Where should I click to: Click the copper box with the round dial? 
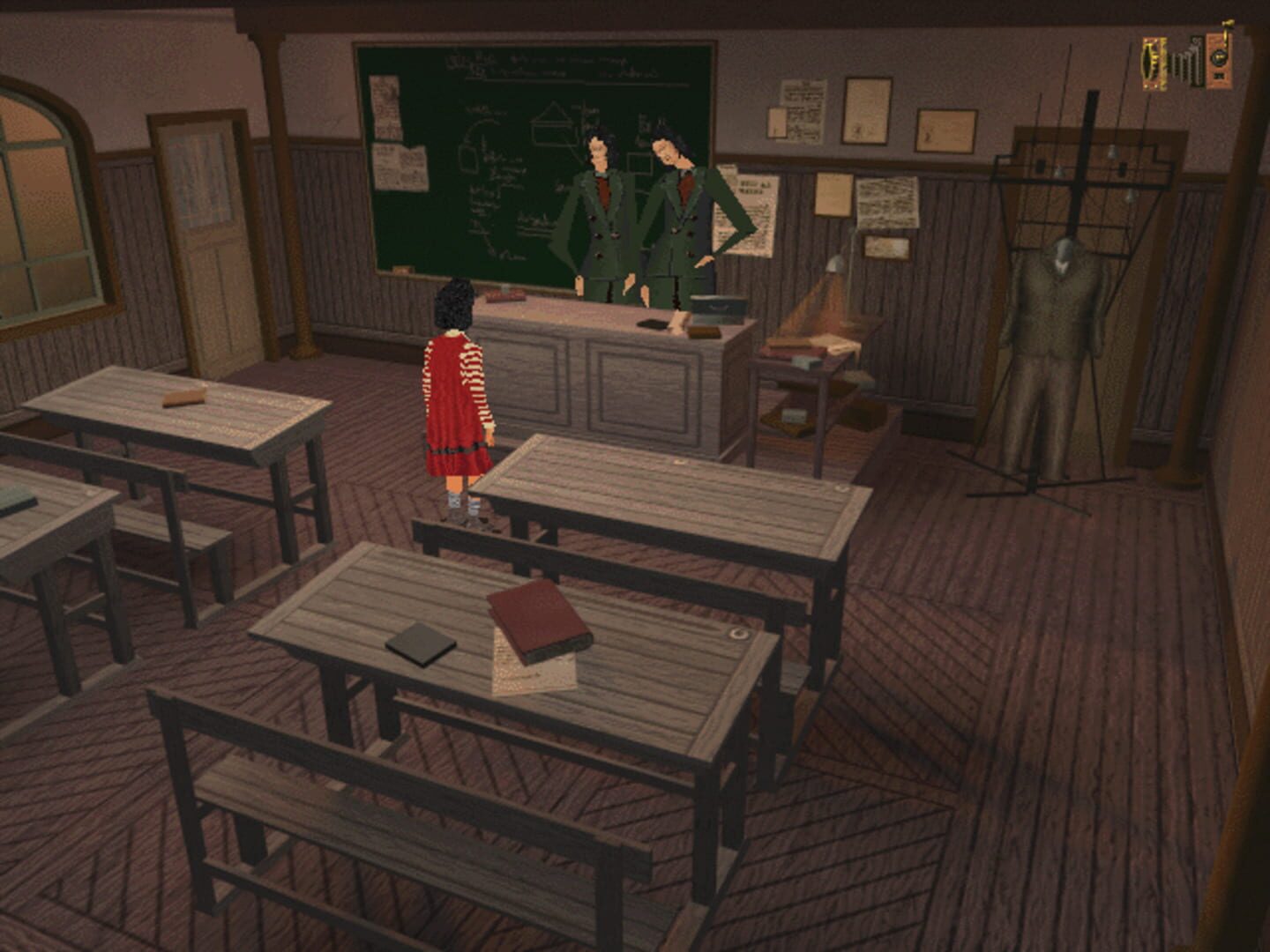pos(1219,60)
